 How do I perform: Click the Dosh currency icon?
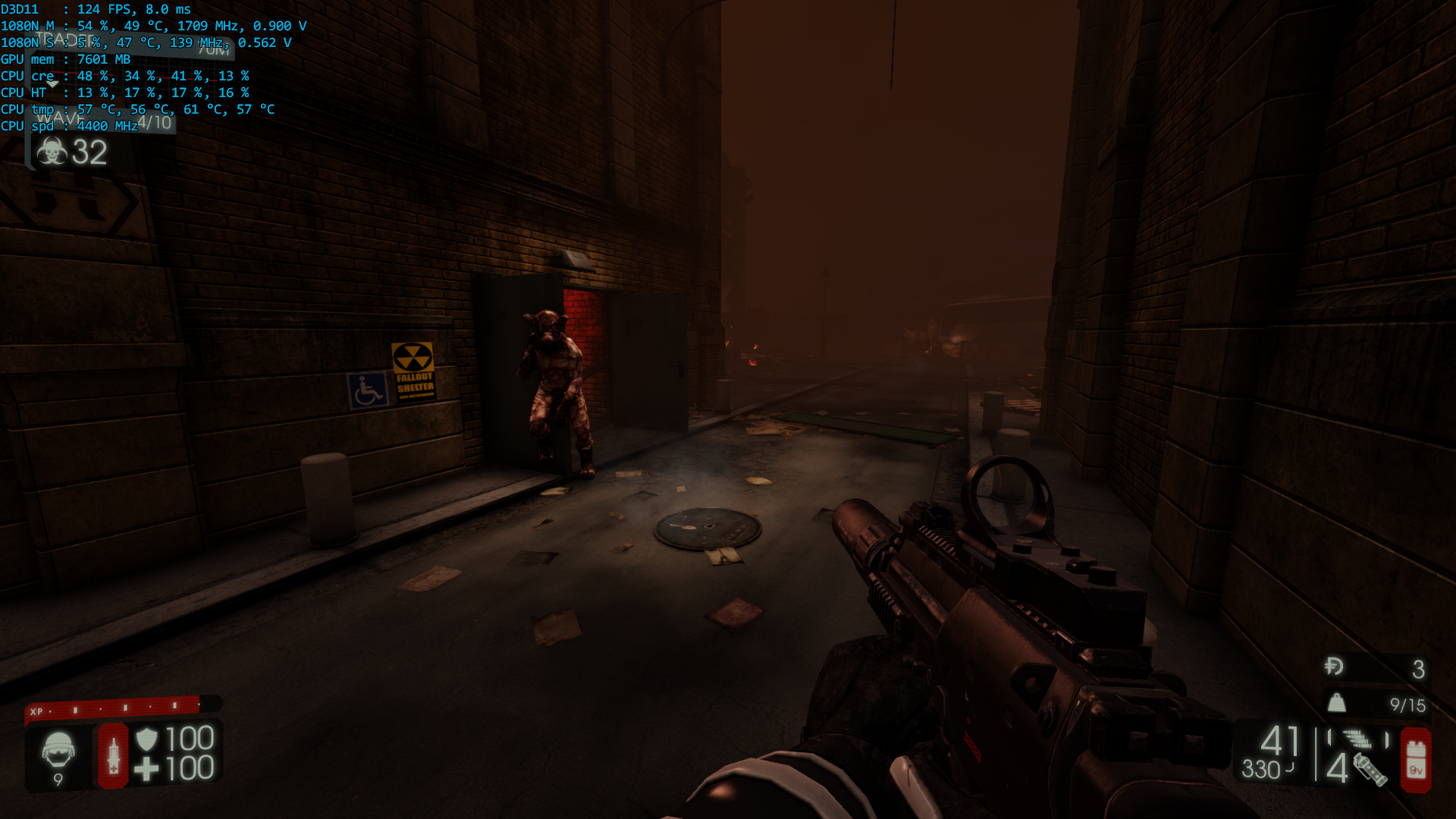1334,667
